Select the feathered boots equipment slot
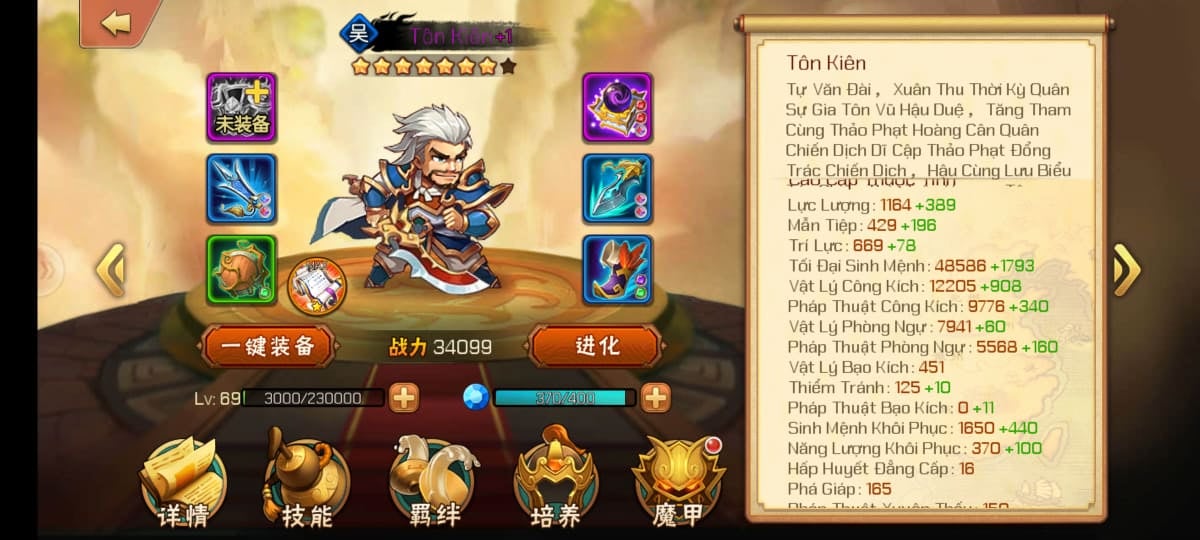The width and height of the screenshot is (1200, 540). coord(617,269)
